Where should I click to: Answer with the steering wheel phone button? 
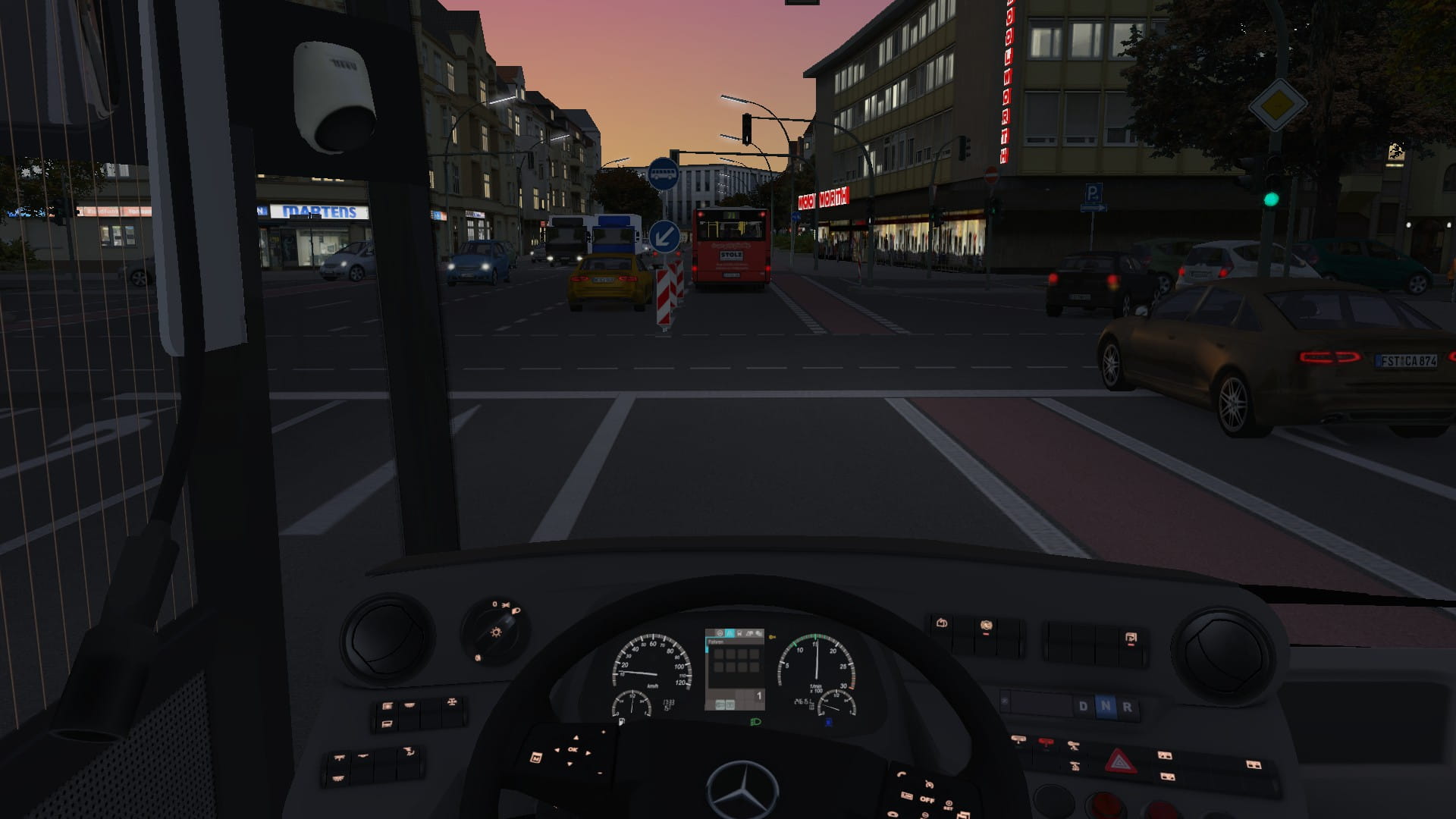pyautogui.click(x=902, y=774)
